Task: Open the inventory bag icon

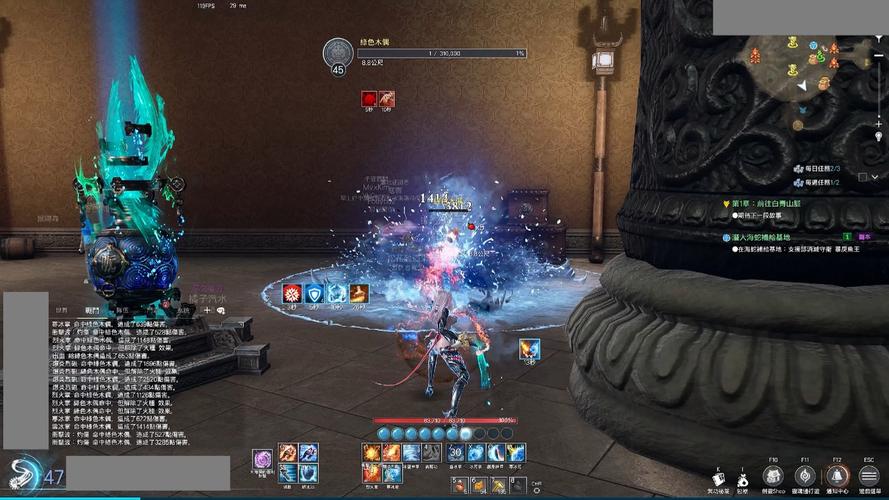Action: (x=742, y=478)
